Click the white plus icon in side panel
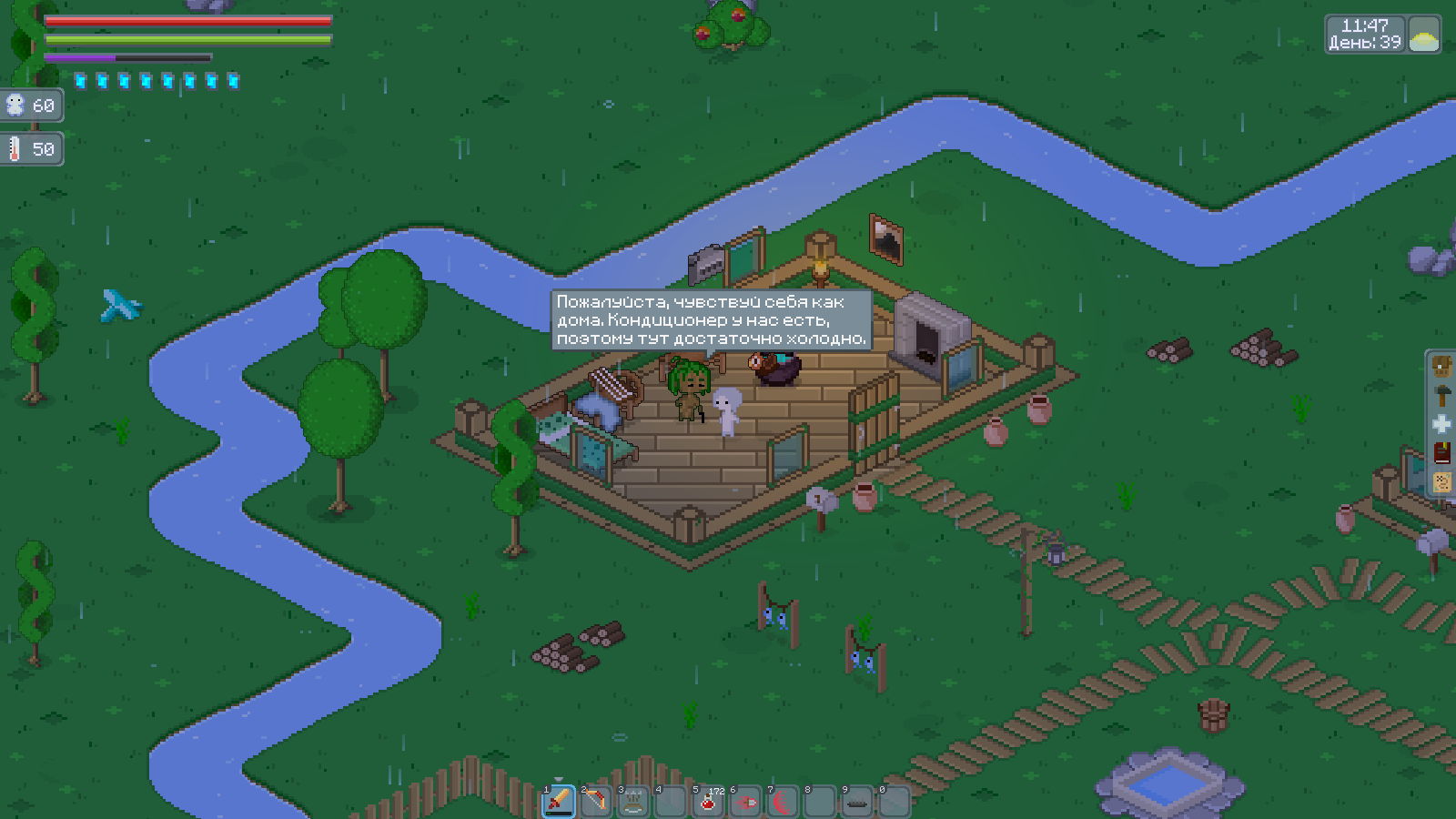Image resolution: width=1456 pixels, height=819 pixels. tap(1441, 424)
